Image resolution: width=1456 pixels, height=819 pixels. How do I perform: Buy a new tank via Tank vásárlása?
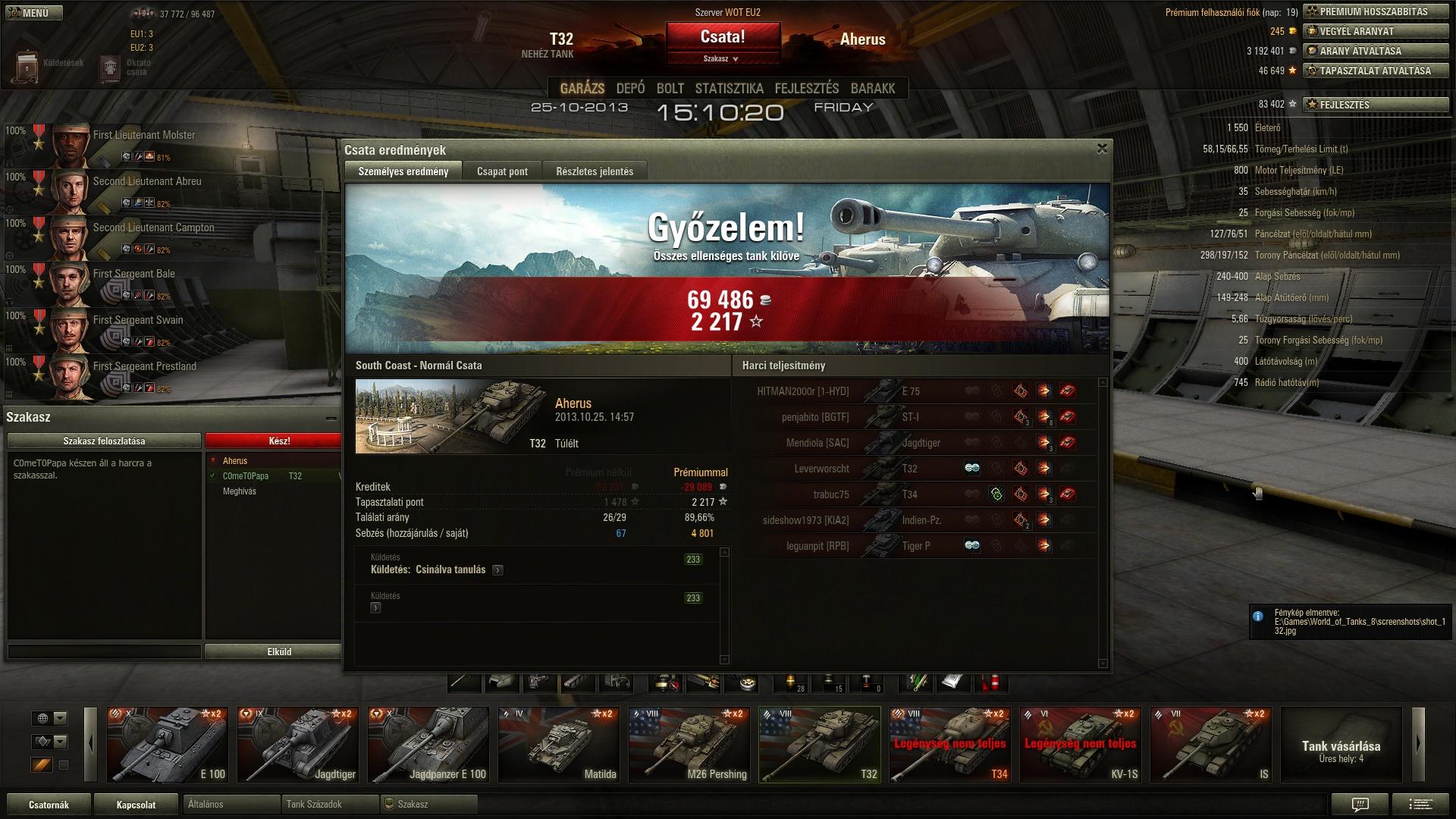point(1341,744)
